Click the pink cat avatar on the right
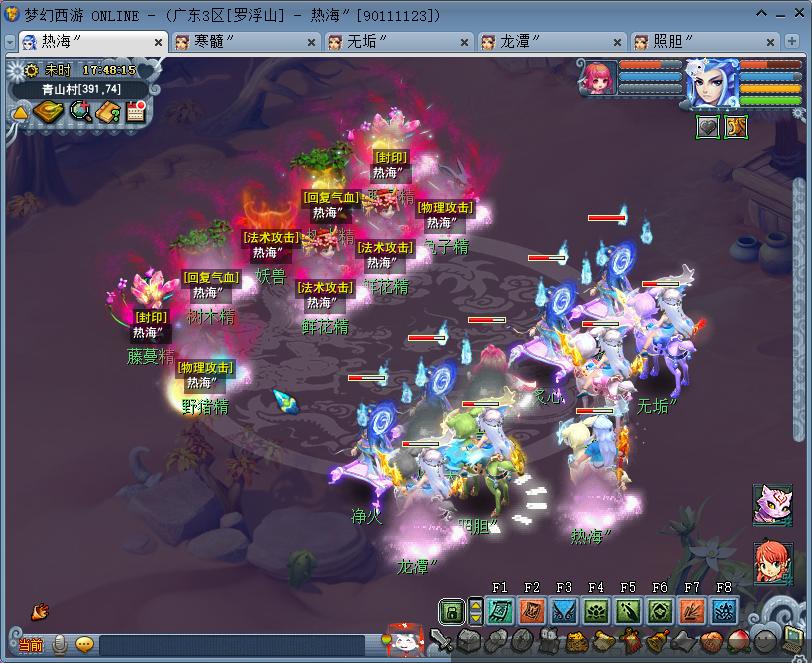The image size is (812, 663). click(x=772, y=505)
